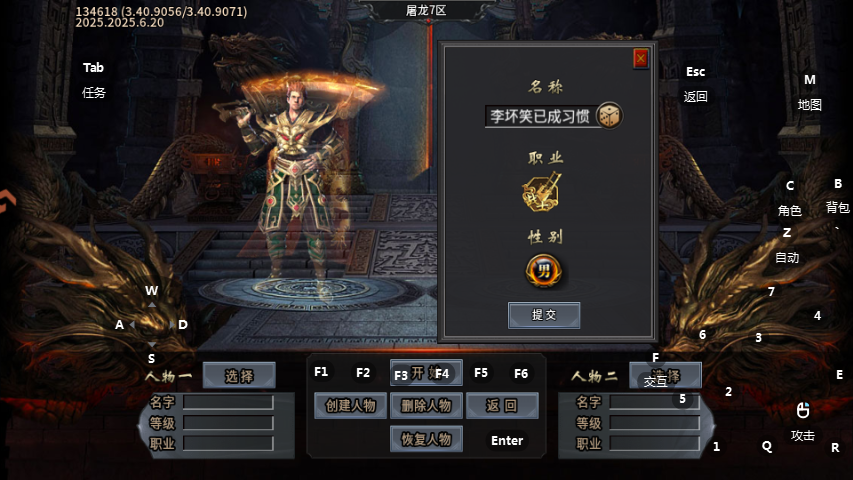Toggle the 男 gender button

tap(544, 270)
